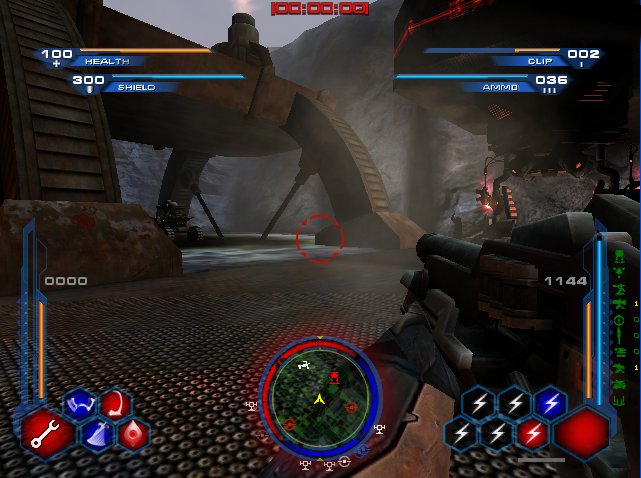Click the yellow player arrow on radar
The image size is (641, 478).
pos(320,399)
